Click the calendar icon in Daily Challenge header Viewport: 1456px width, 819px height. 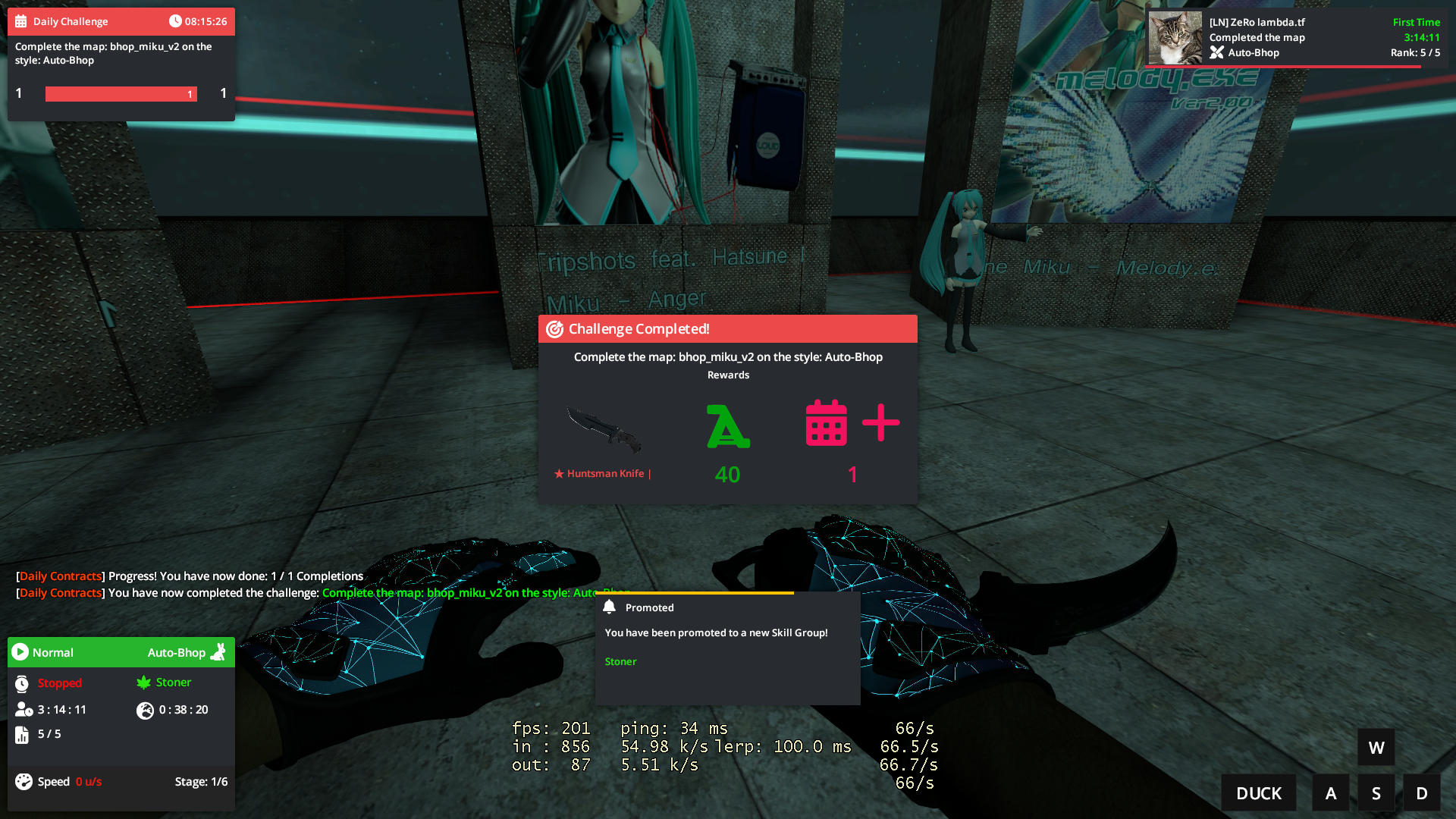pos(20,20)
